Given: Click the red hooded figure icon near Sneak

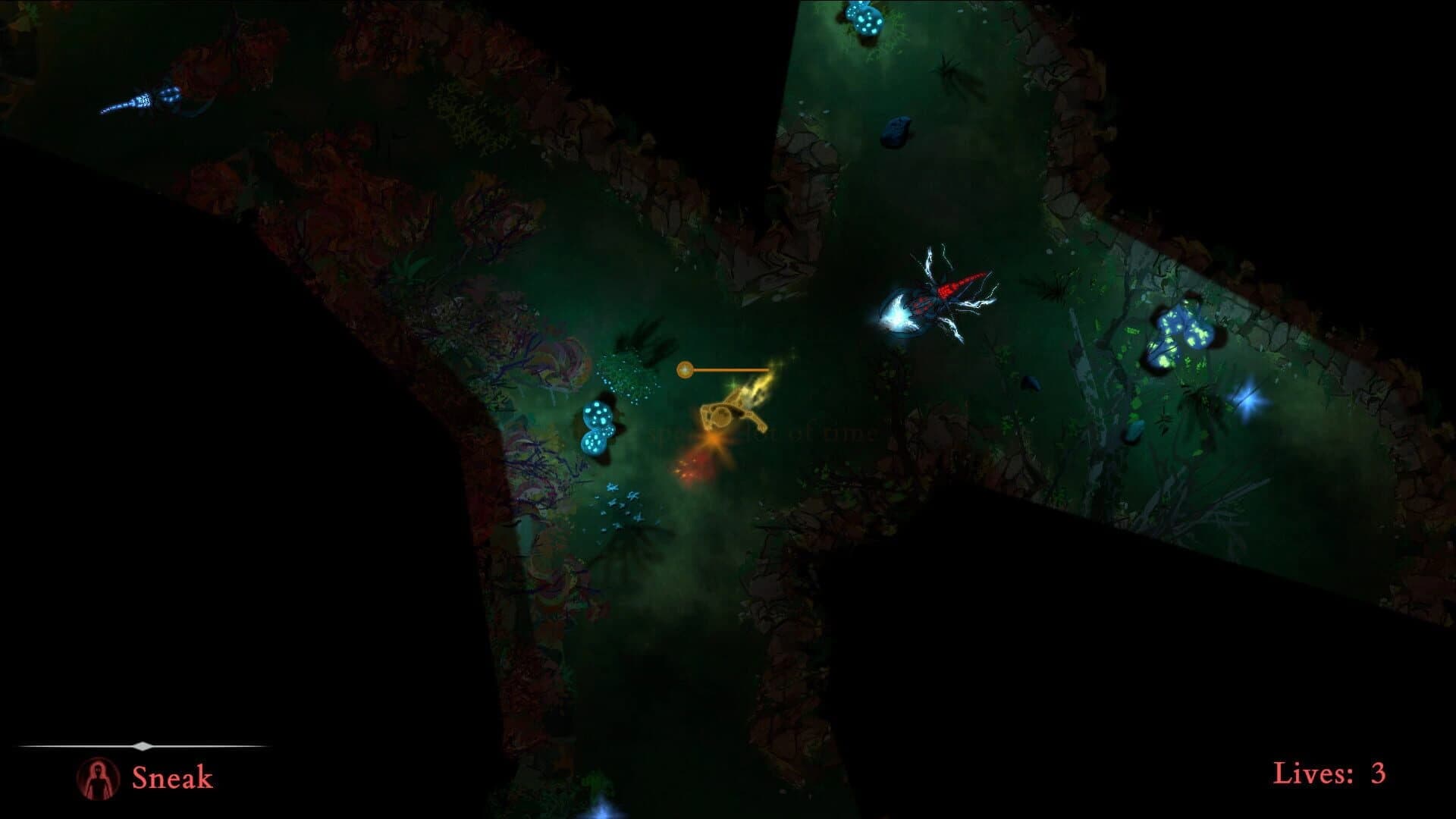Looking at the screenshot, I should click(x=97, y=777).
